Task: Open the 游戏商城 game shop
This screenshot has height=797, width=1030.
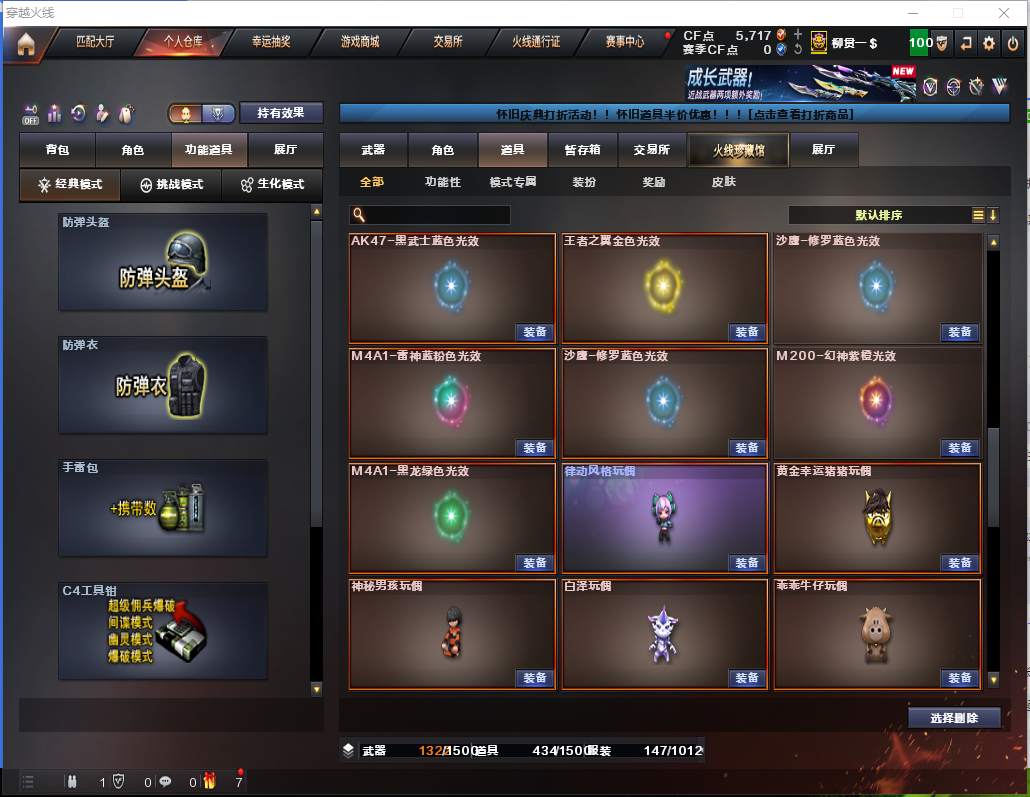Action: [x=360, y=43]
